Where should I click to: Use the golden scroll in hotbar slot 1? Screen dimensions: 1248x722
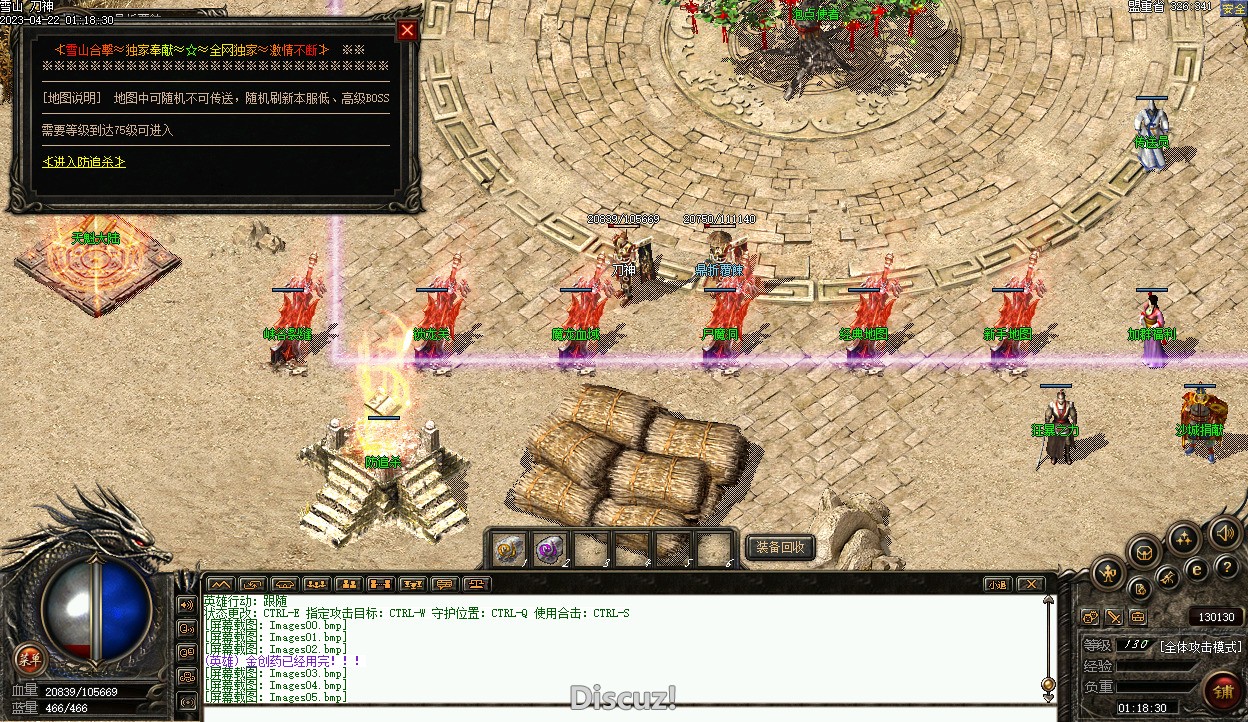point(509,548)
